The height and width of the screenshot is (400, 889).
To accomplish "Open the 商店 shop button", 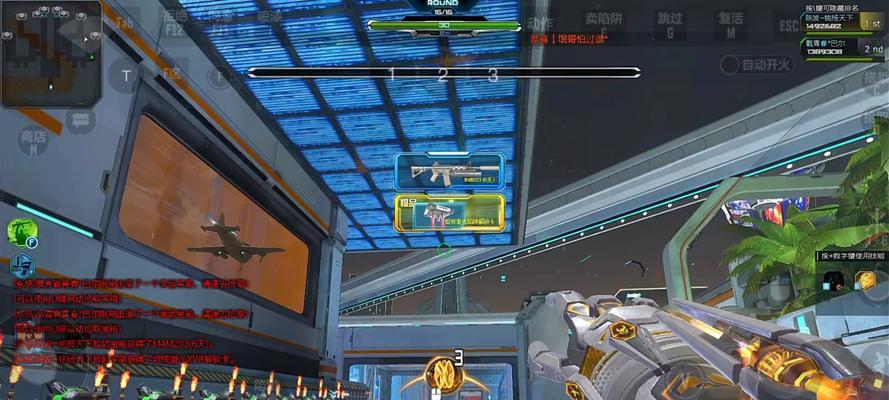I will 34,141.
